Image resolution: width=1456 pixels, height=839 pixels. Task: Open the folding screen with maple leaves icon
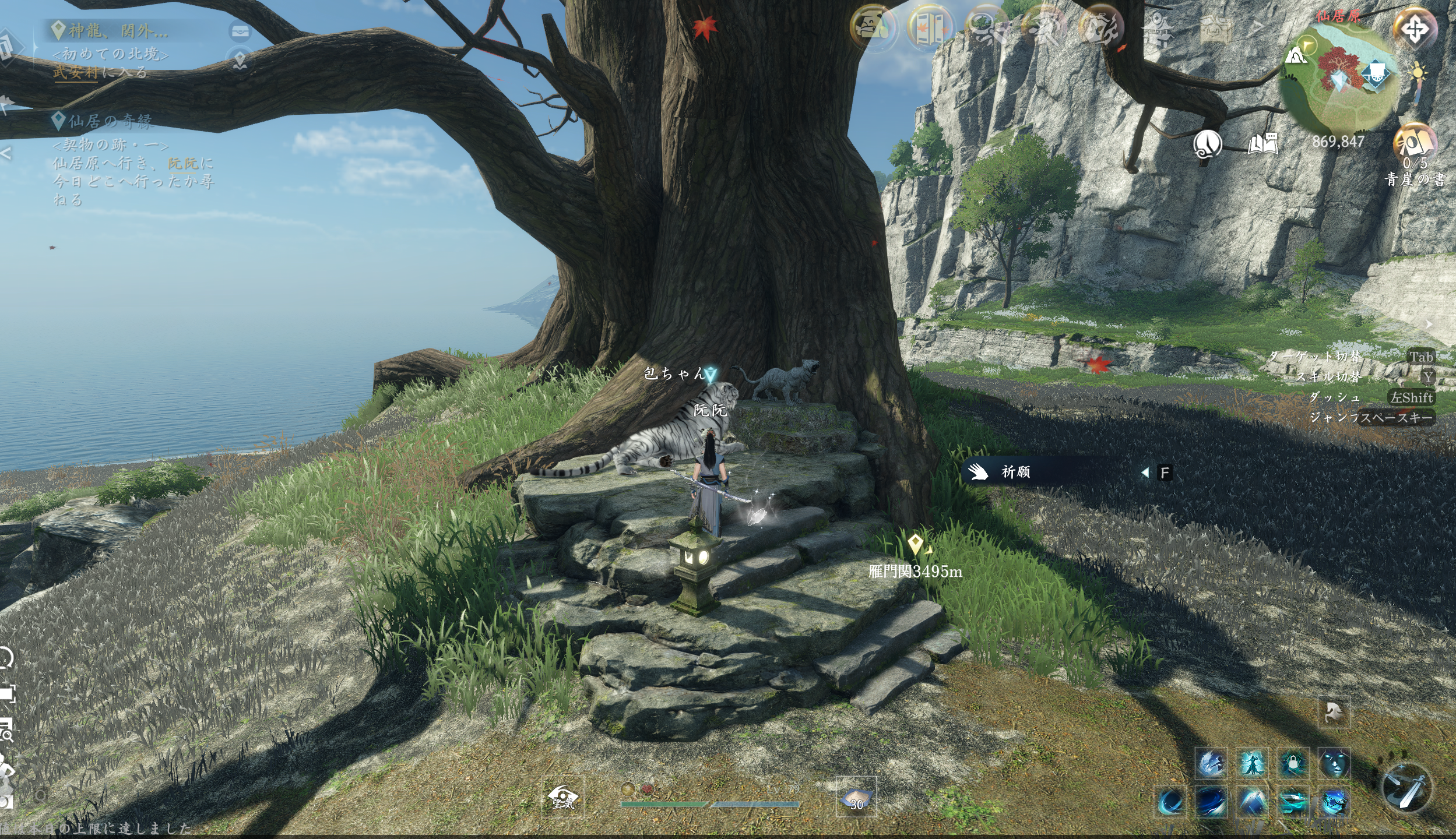930,28
